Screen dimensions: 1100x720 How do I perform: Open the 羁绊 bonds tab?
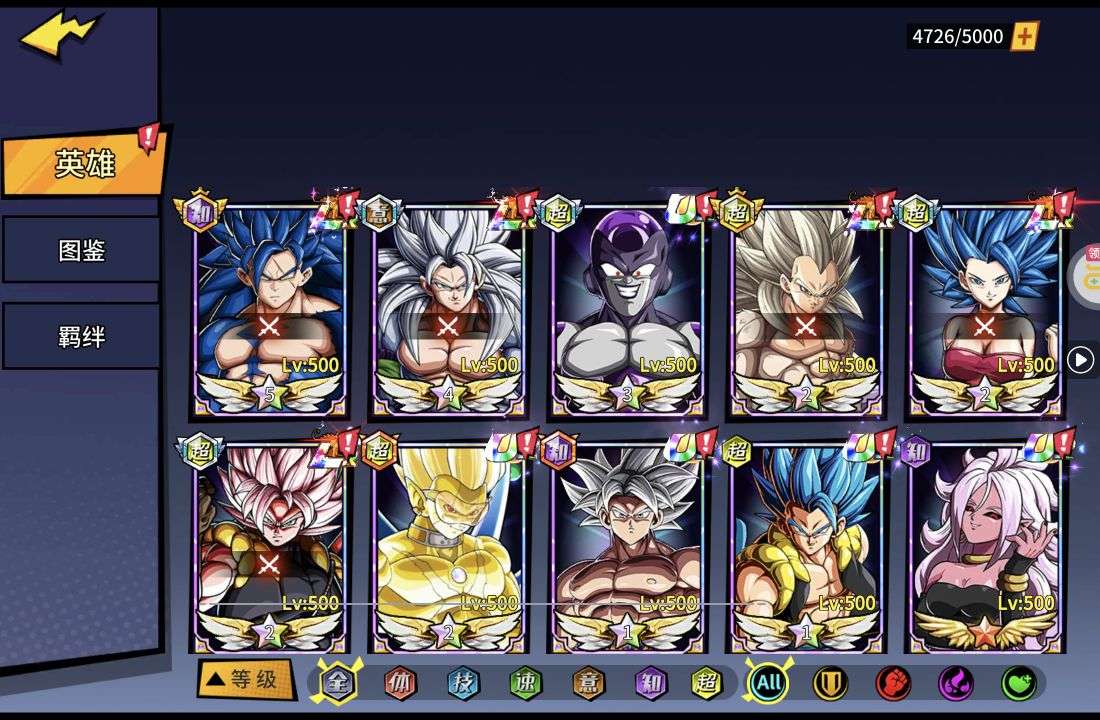(81, 336)
